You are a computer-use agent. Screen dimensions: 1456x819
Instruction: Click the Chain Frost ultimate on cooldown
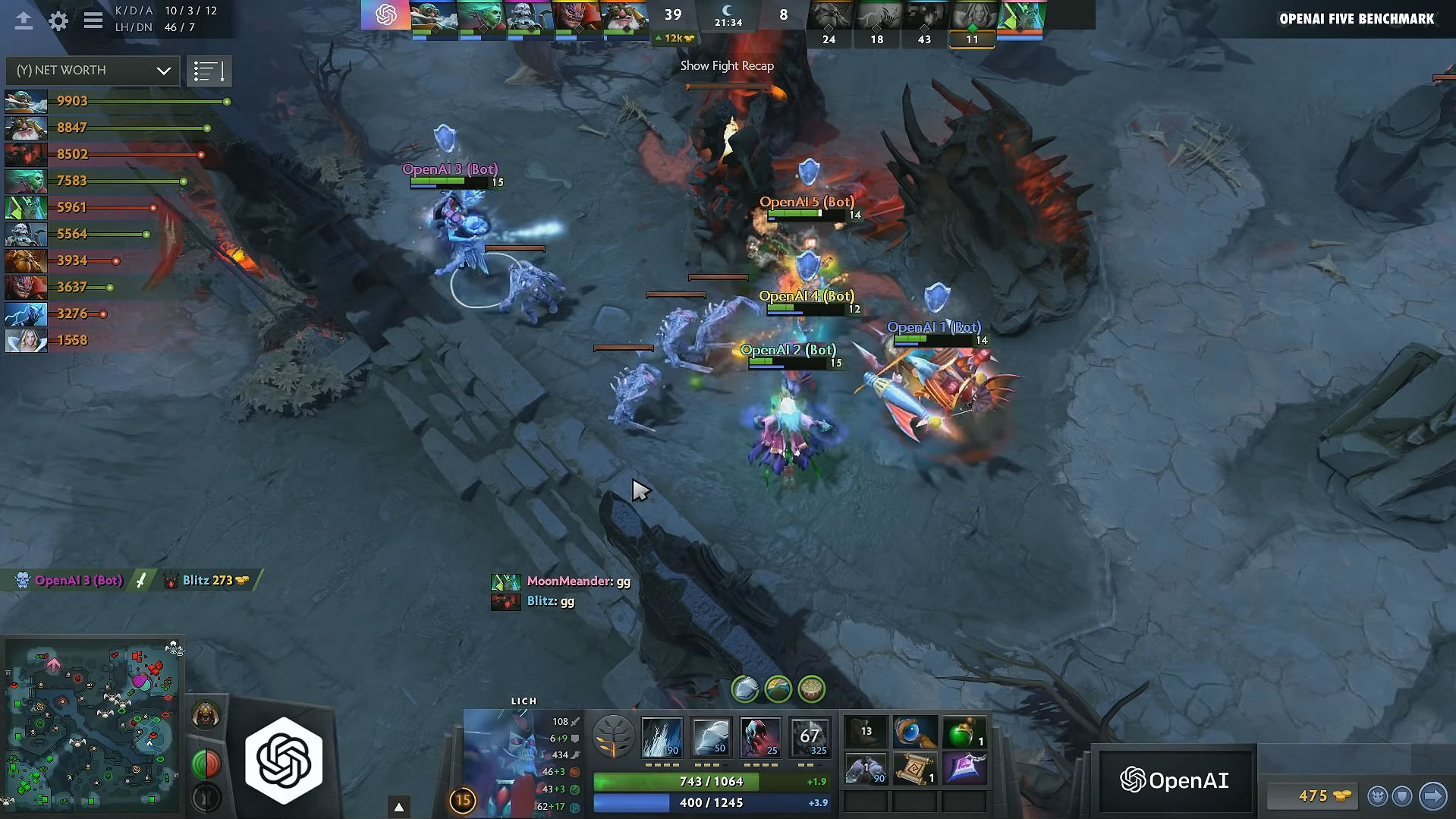click(809, 737)
